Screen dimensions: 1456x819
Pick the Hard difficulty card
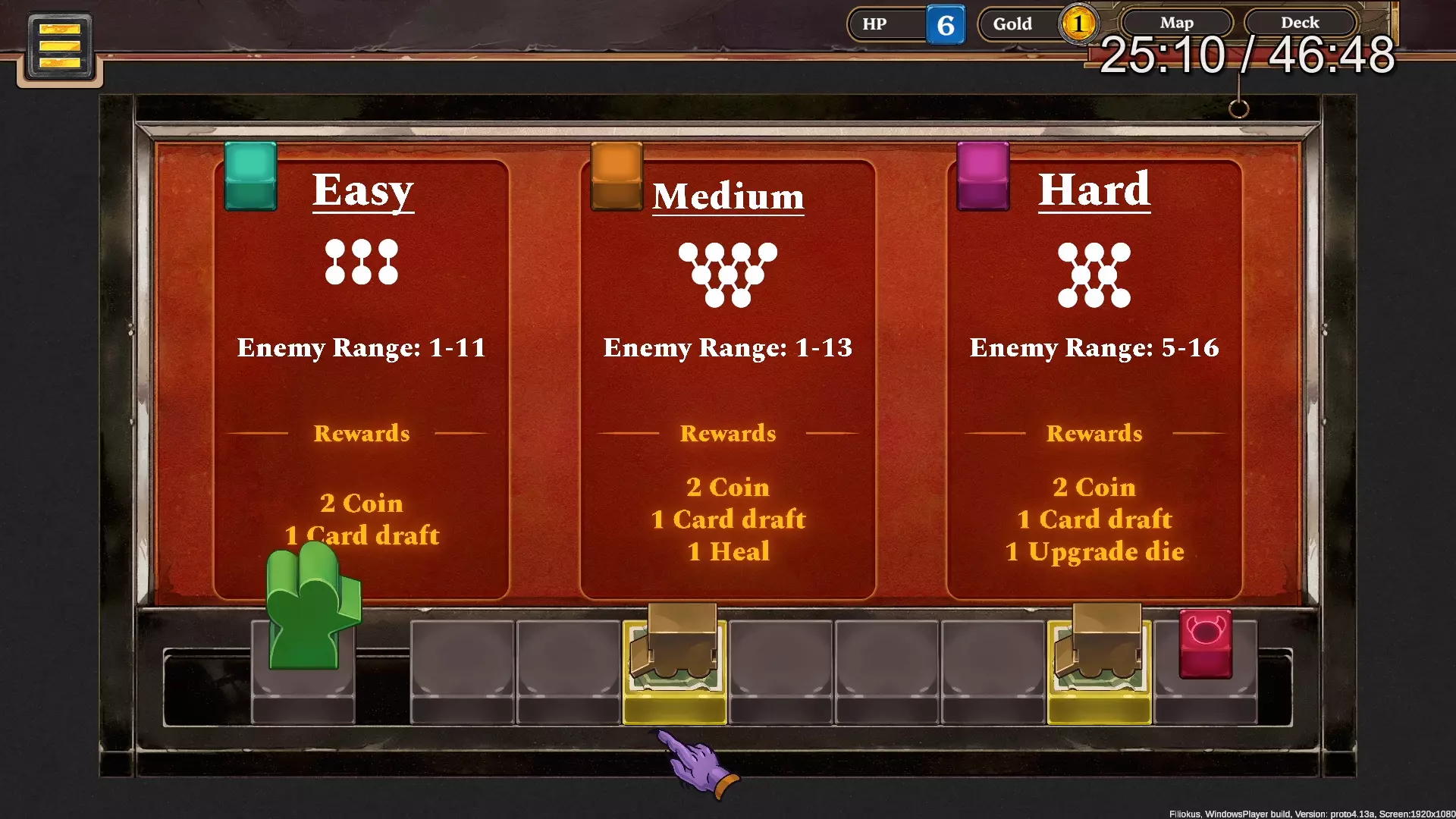click(1094, 379)
